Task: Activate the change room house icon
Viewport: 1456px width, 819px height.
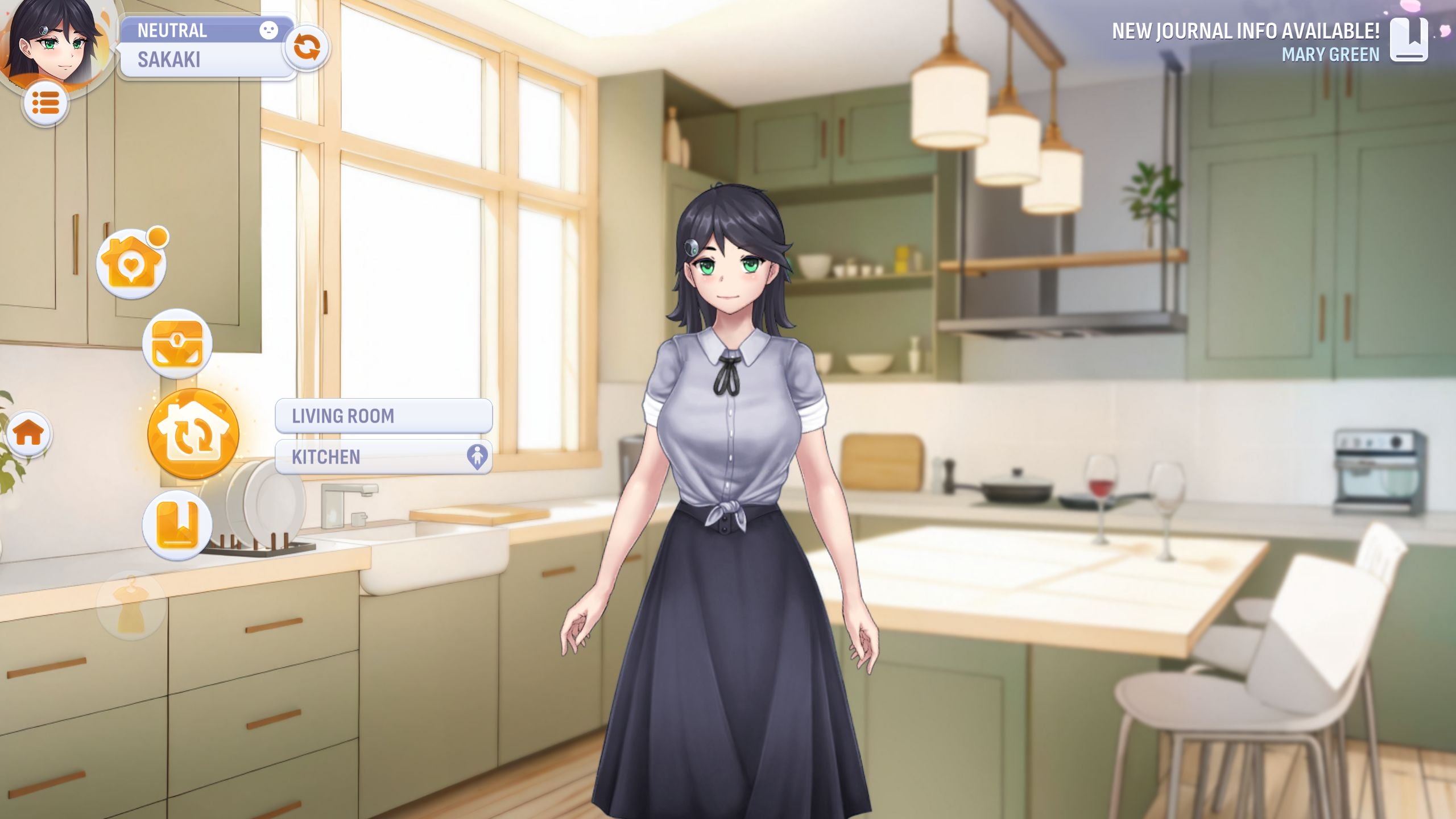Action: pyautogui.click(x=193, y=435)
